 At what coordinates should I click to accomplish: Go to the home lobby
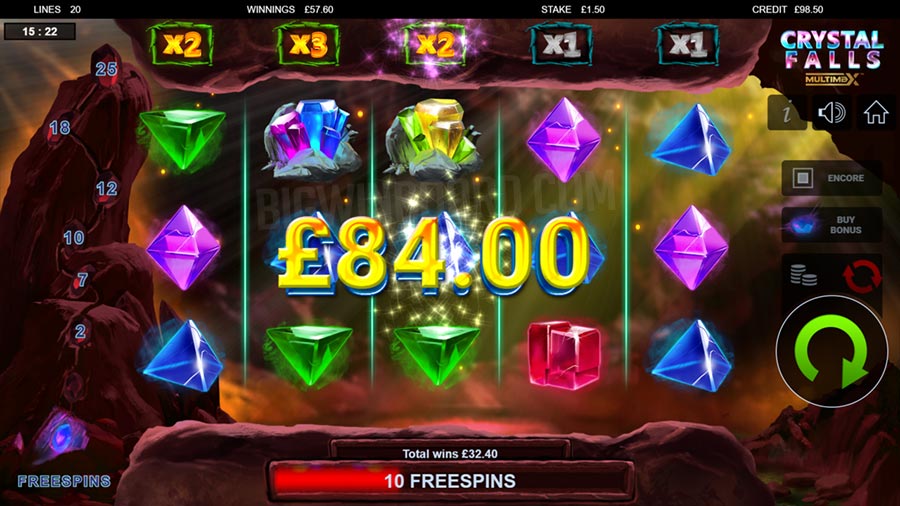coord(876,114)
